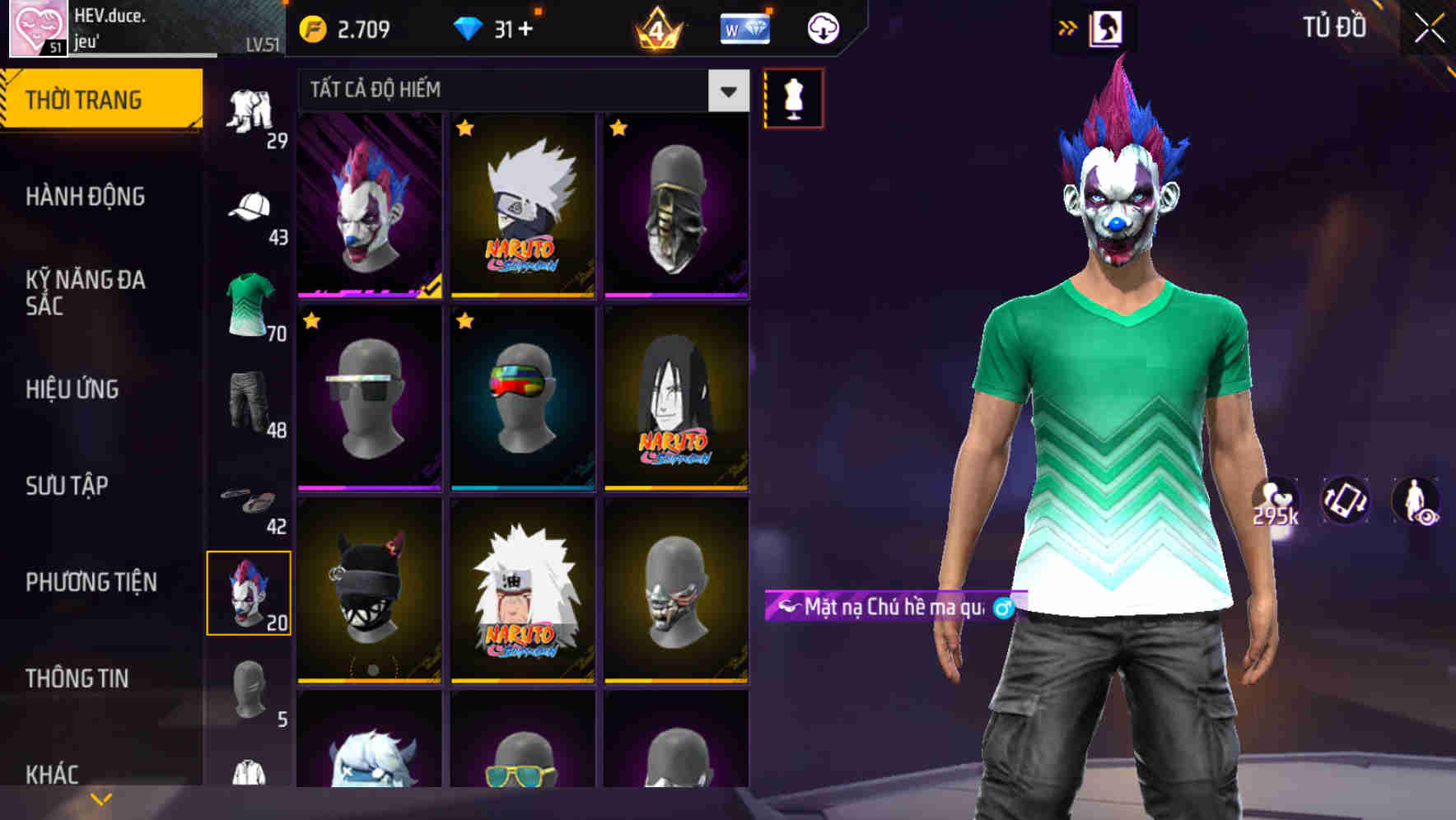Click the W weekly membership diamond icon
The width and height of the screenshot is (1456, 820).
tap(744, 27)
